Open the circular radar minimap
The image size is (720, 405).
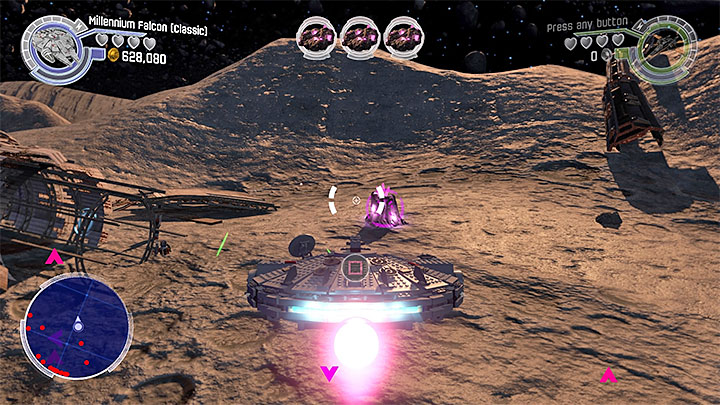[76, 325]
